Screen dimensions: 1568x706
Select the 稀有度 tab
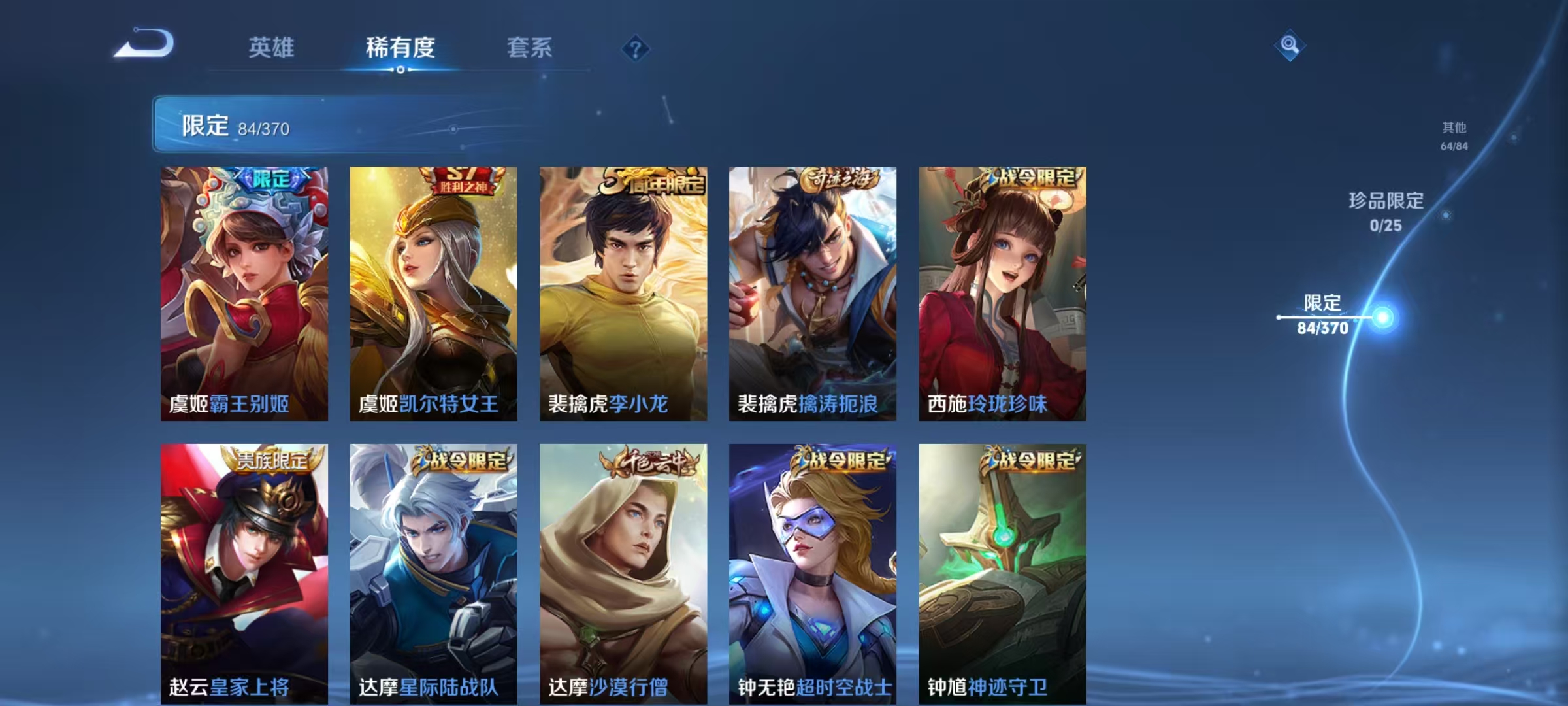click(400, 47)
